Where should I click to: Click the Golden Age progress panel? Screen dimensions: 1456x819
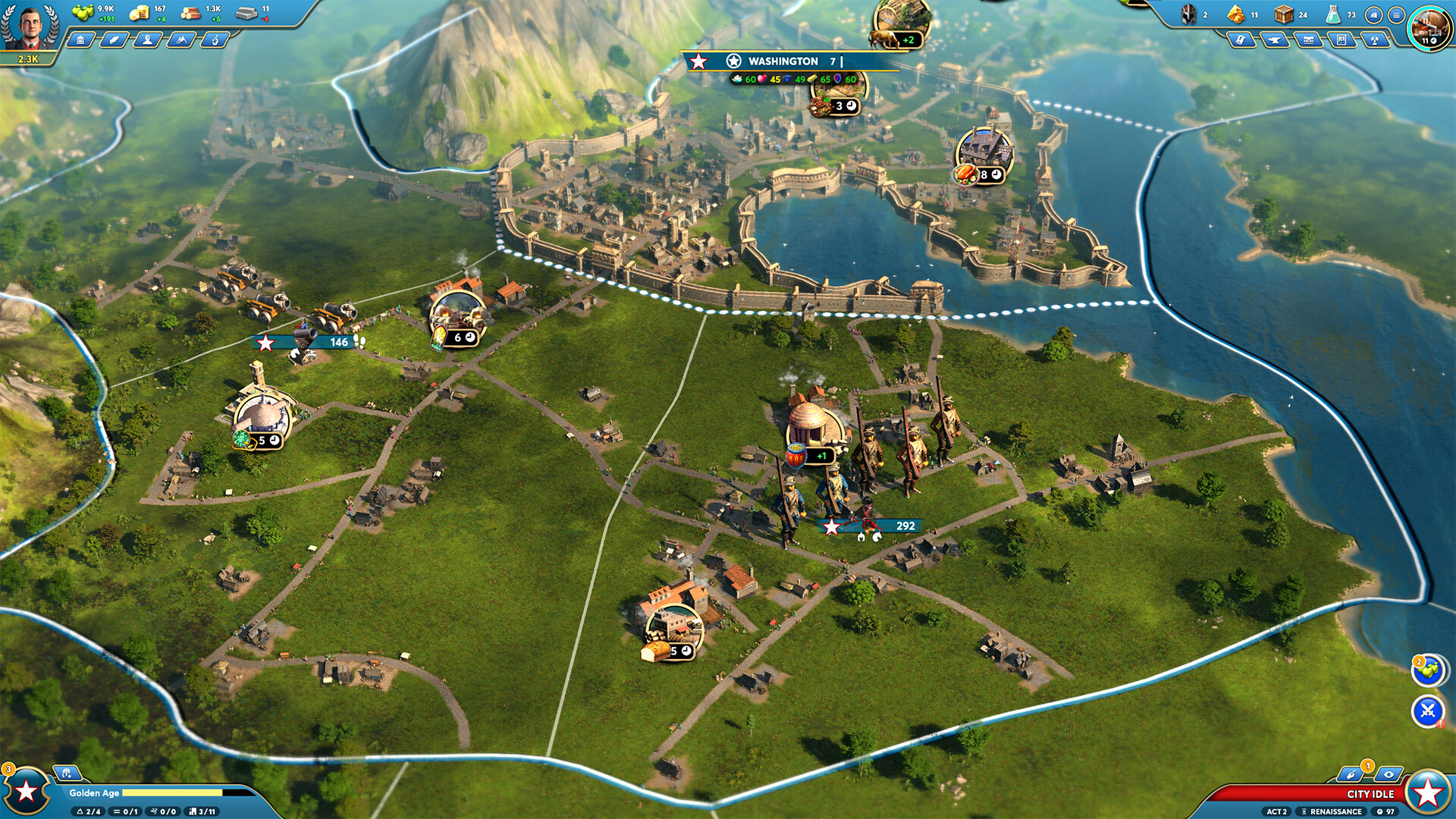pos(161,792)
